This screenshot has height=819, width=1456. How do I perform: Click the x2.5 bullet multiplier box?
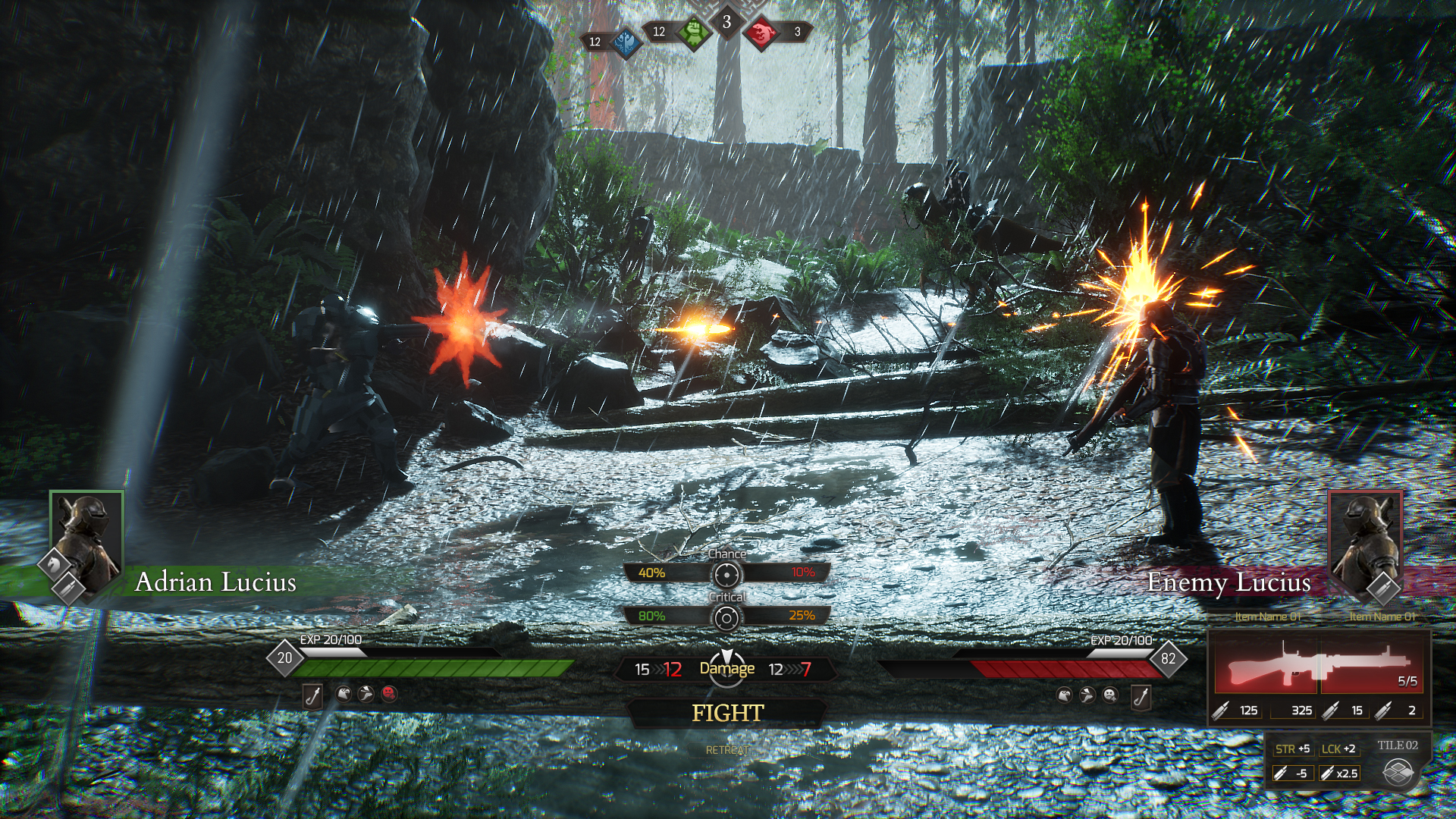click(x=1340, y=773)
